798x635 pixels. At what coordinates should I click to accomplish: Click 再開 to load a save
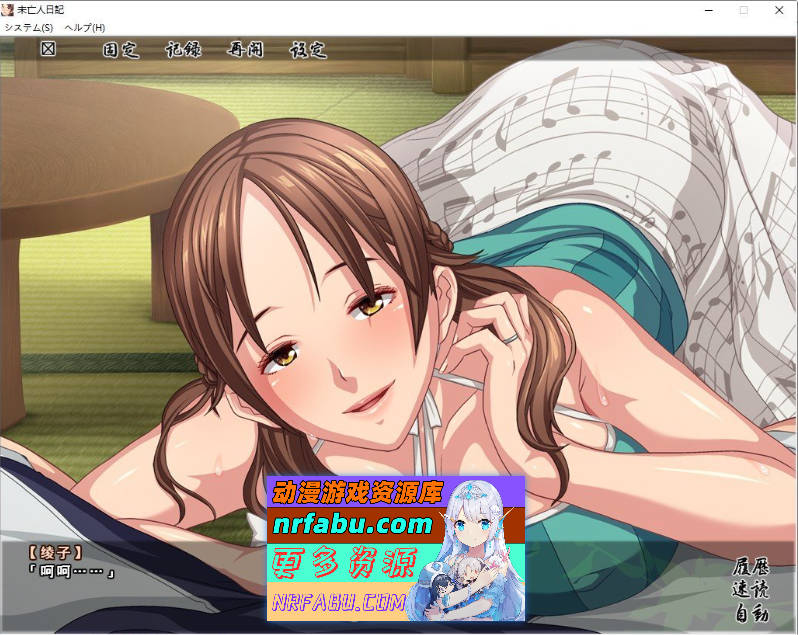pyautogui.click(x=245, y=50)
